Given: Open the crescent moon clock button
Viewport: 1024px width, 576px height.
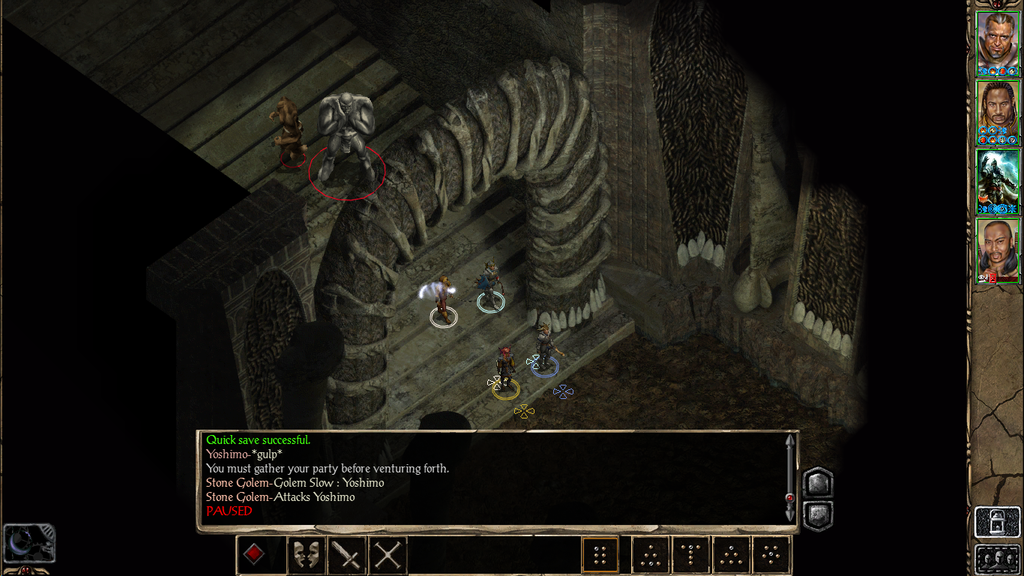Looking at the screenshot, I should [28, 543].
